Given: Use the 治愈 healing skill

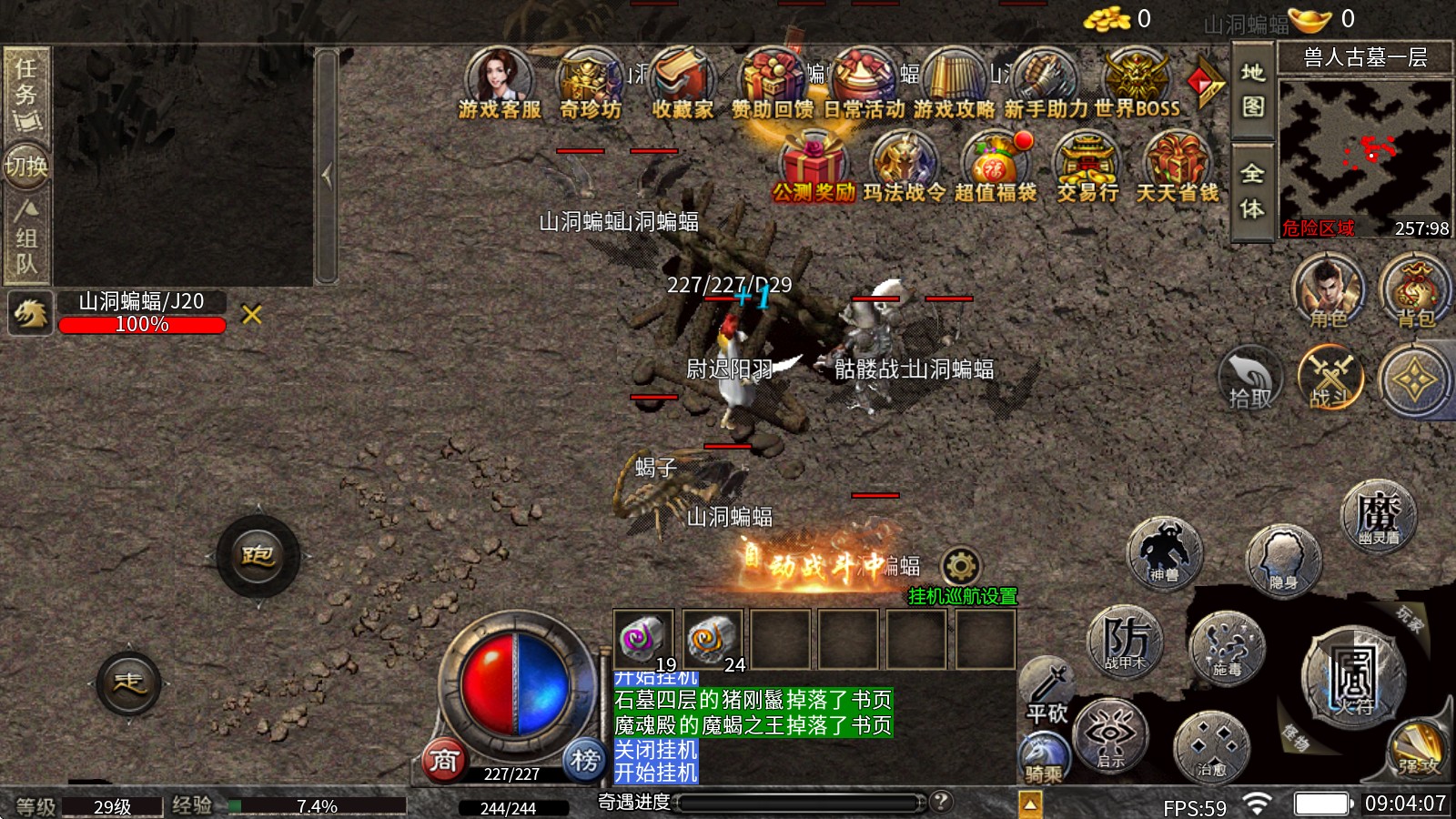Looking at the screenshot, I should (1211, 748).
